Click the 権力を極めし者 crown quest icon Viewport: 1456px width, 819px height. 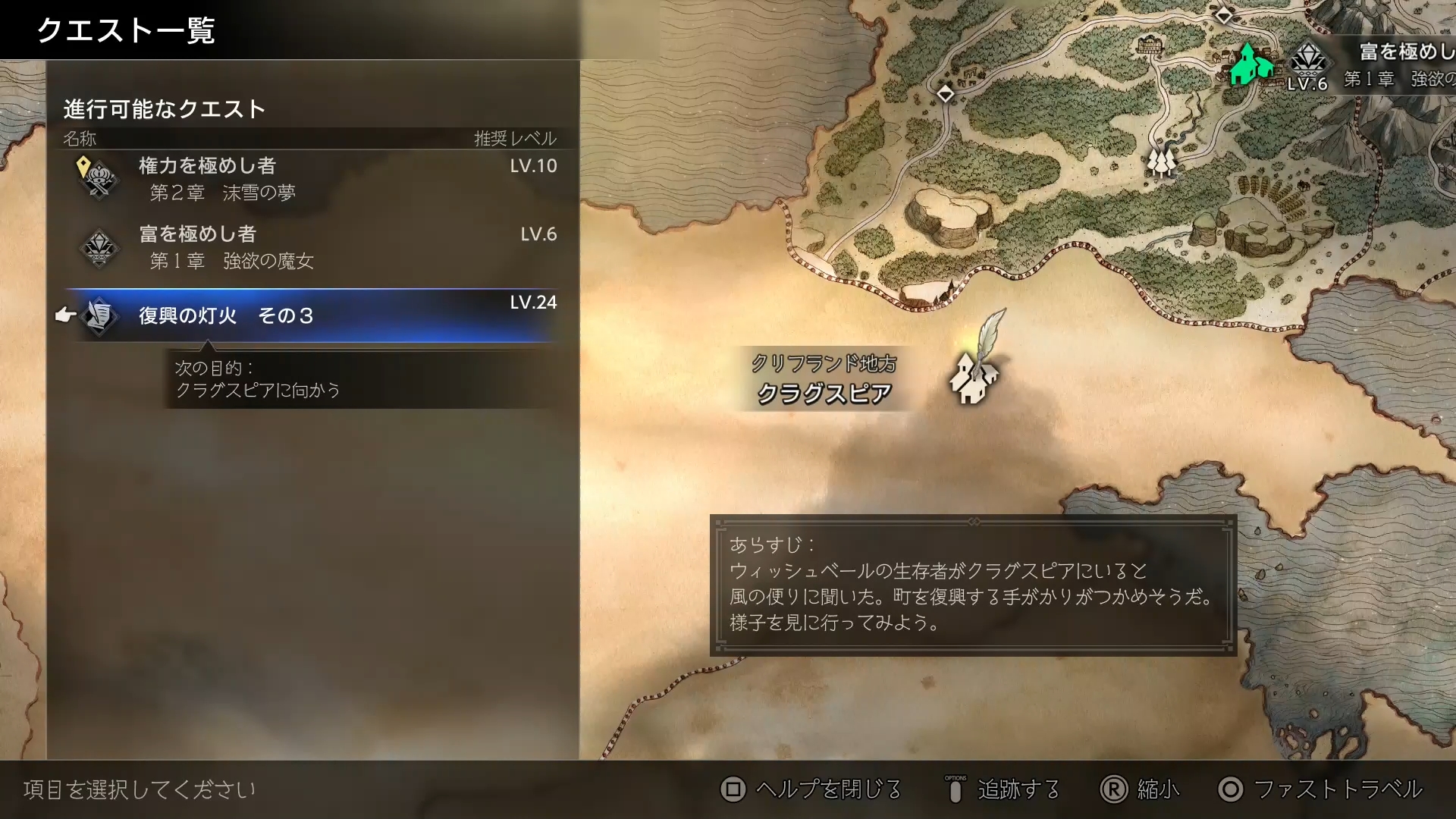click(101, 176)
